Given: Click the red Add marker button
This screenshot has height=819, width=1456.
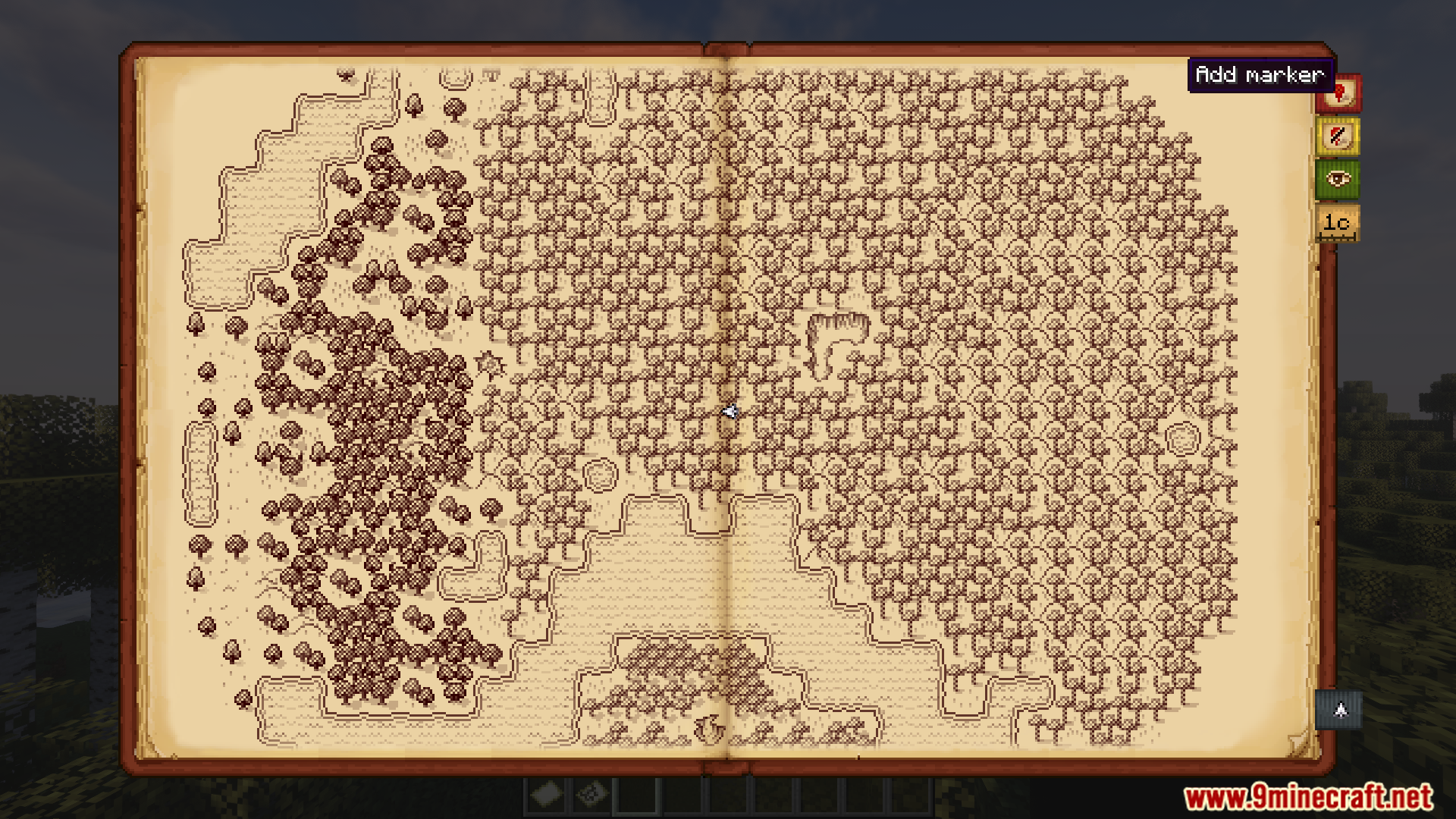Looking at the screenshot, I should pos(1338,94).
